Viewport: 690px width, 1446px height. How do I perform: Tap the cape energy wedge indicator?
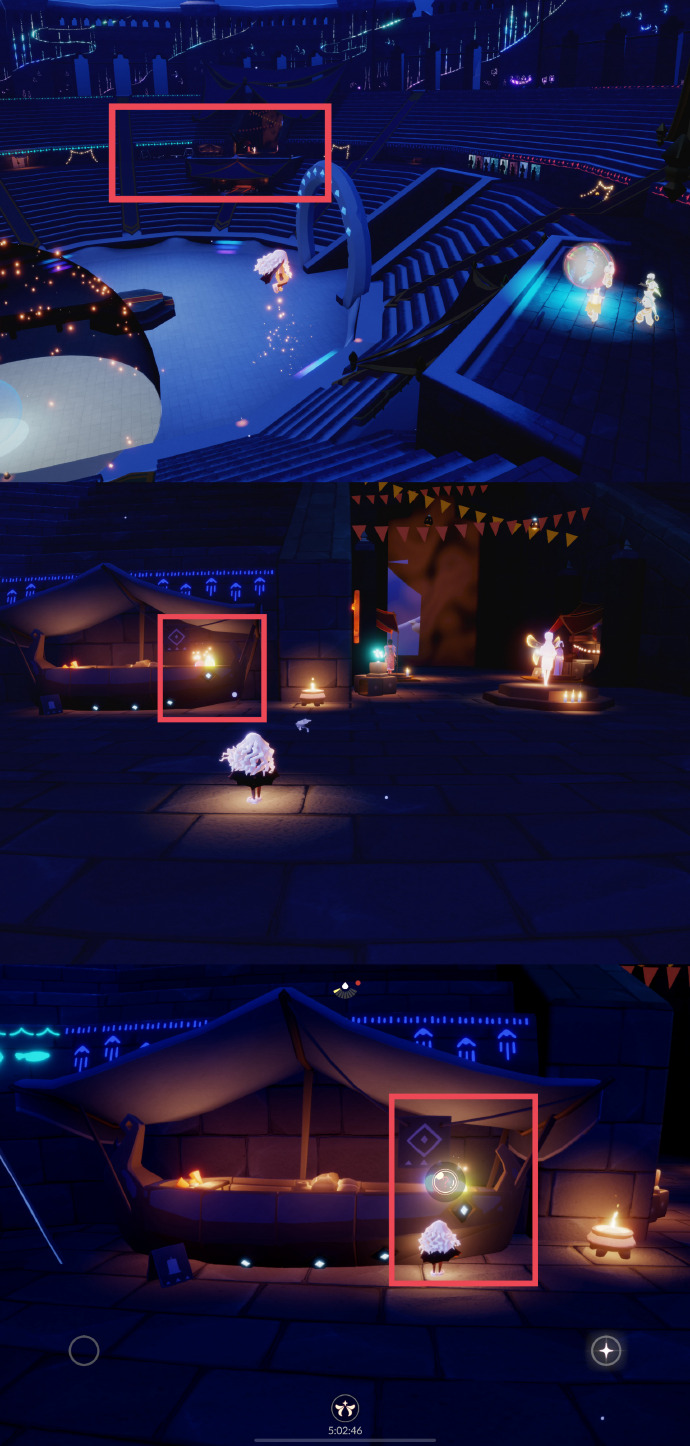[x=344, y=989]
